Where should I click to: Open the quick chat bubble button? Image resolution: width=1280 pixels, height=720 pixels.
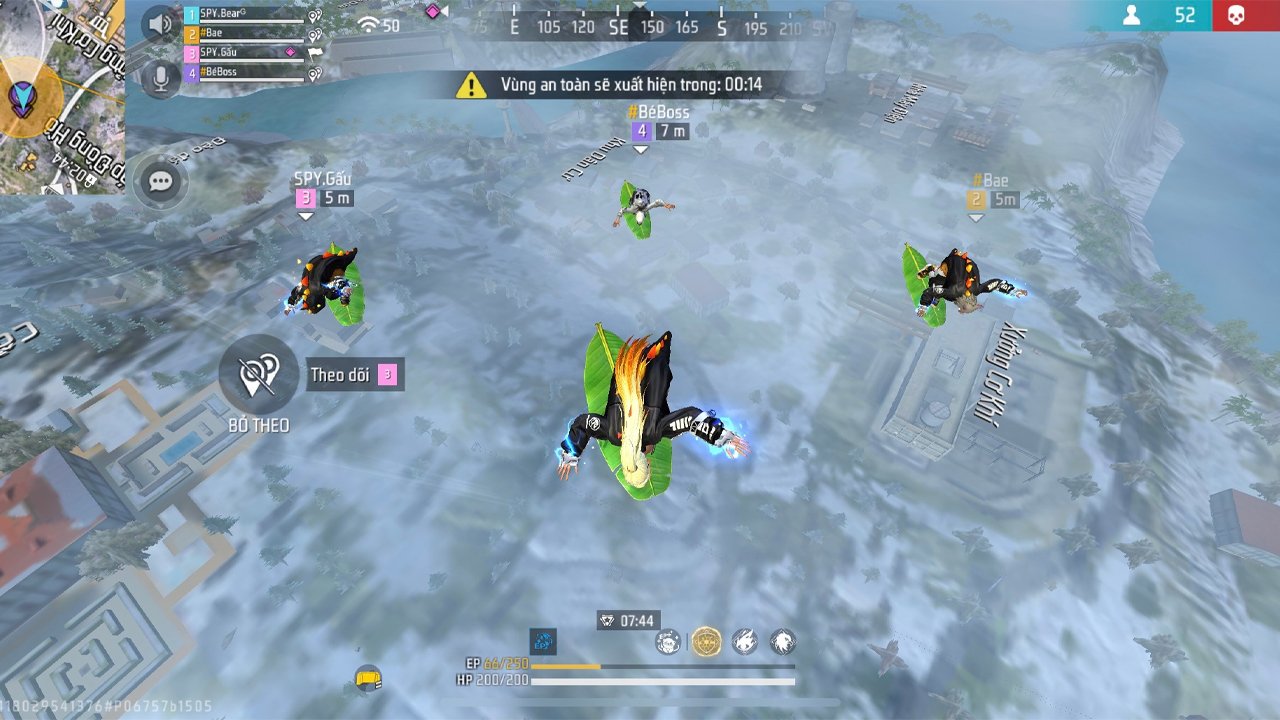(160, 182)
